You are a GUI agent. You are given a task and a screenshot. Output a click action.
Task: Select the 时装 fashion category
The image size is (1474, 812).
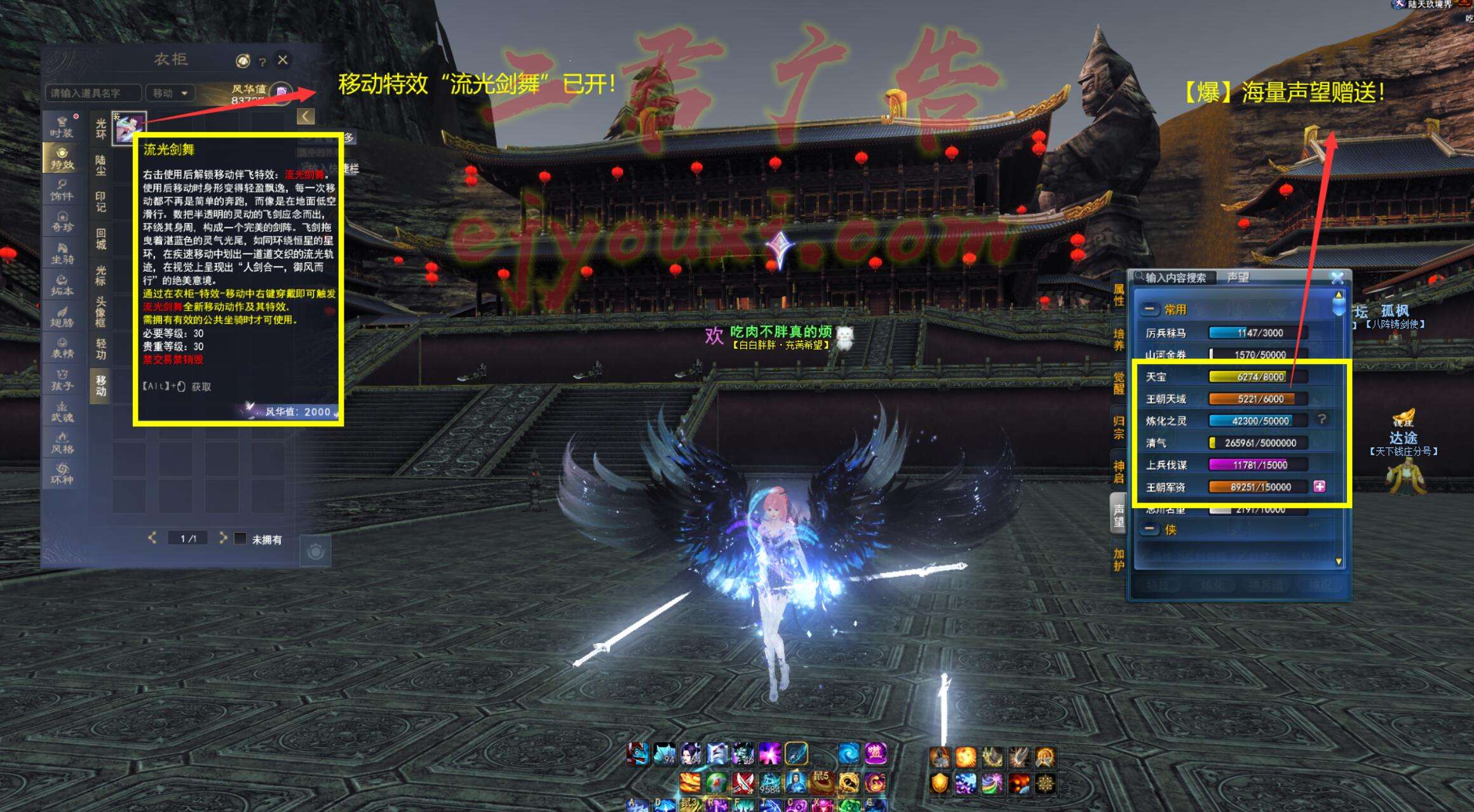[62, 126]
